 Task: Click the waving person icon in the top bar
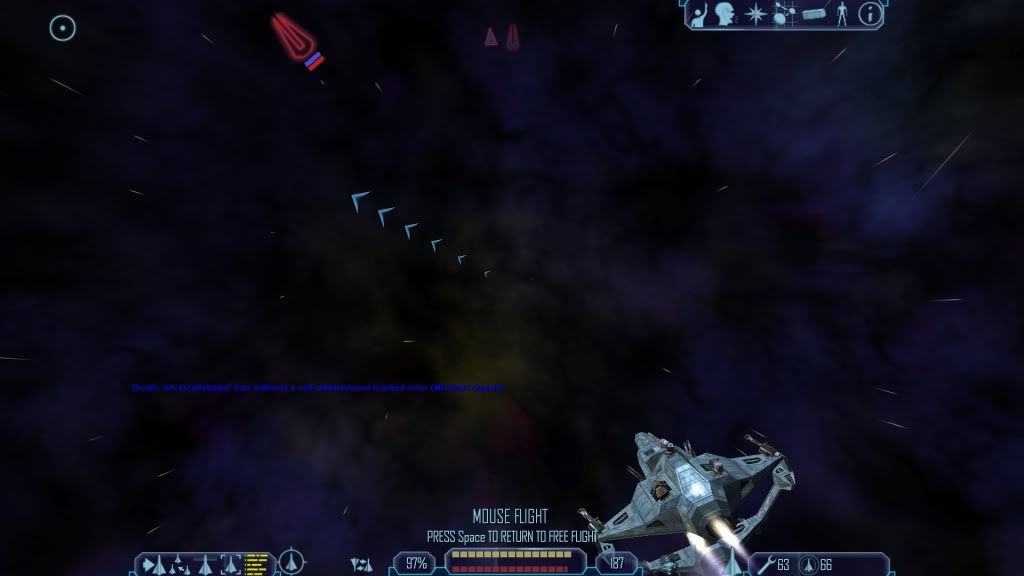coord(699,14)
